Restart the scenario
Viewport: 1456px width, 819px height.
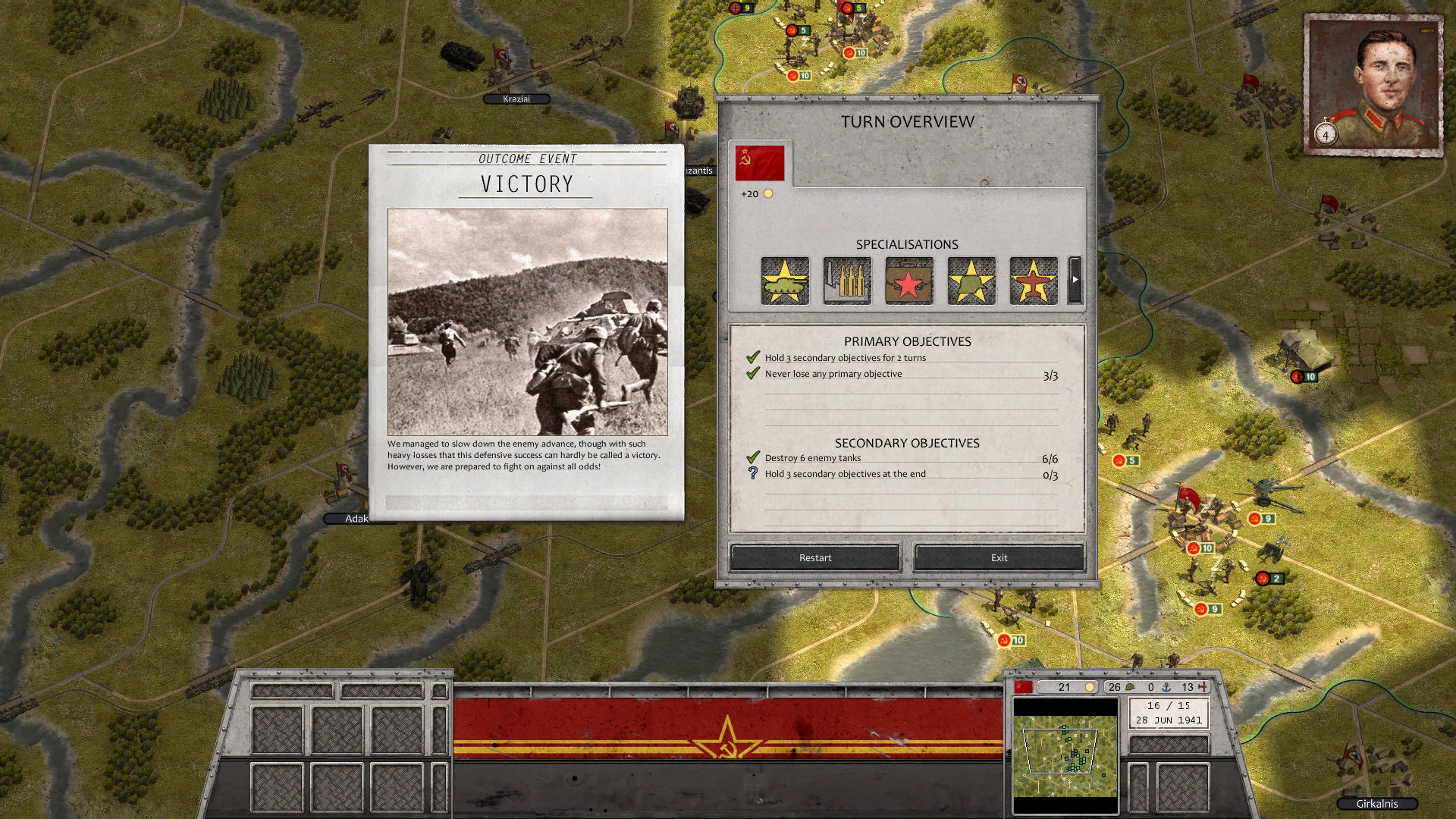point(815,557)
